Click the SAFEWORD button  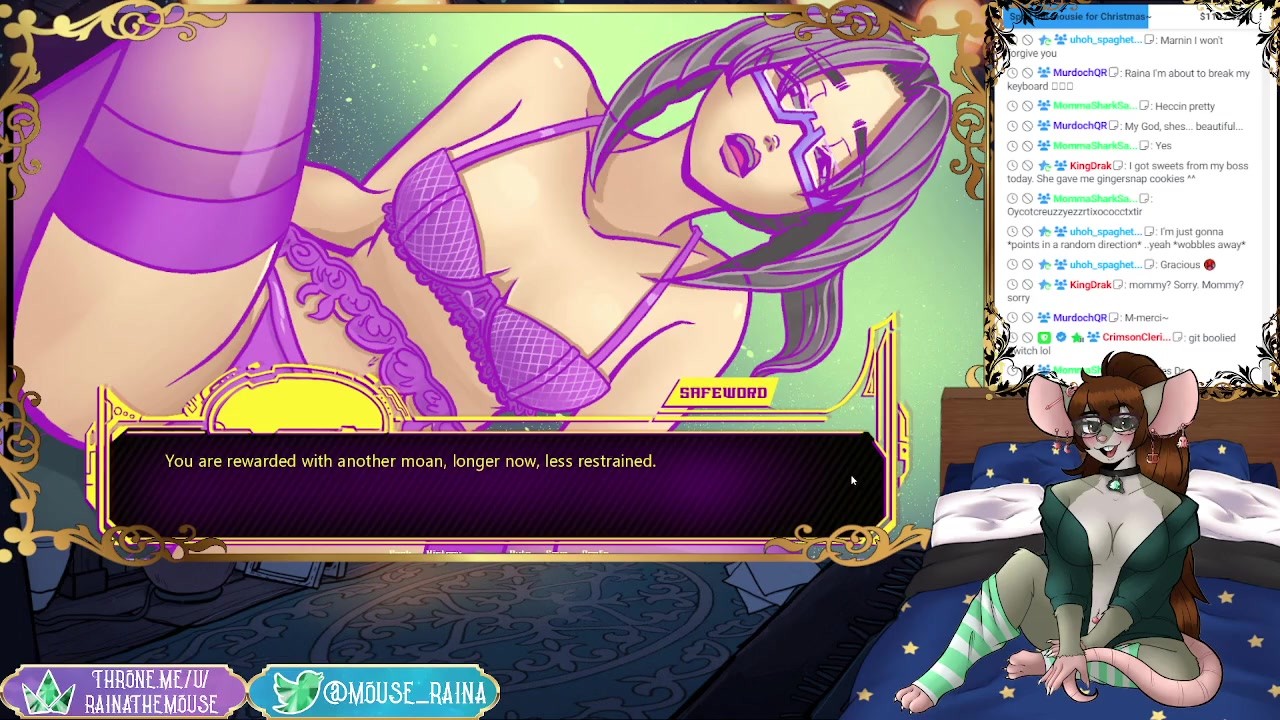pos(722,393)
